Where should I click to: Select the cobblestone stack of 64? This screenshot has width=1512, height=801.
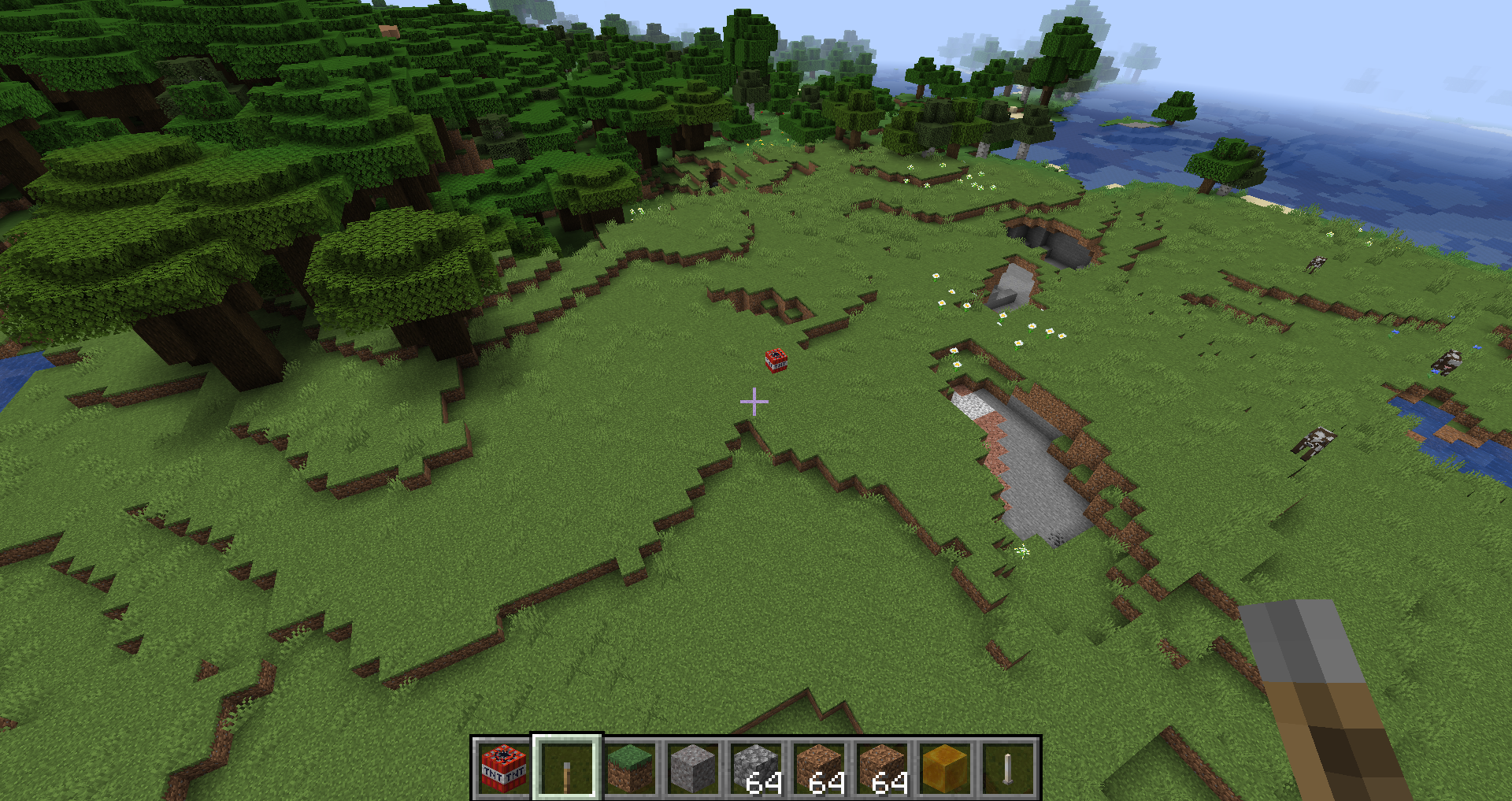[x=756, y=768]
